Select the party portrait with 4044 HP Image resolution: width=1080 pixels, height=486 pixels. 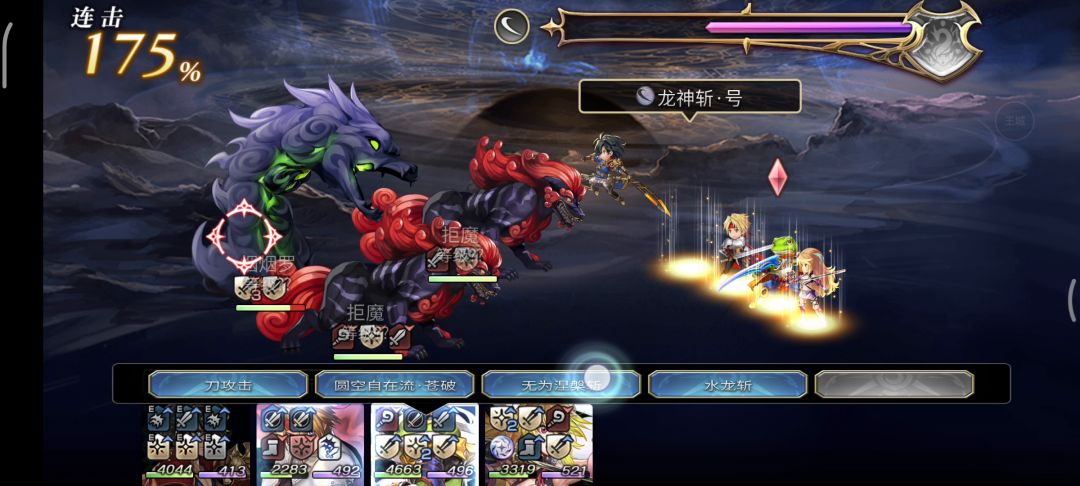click(196, 444)
